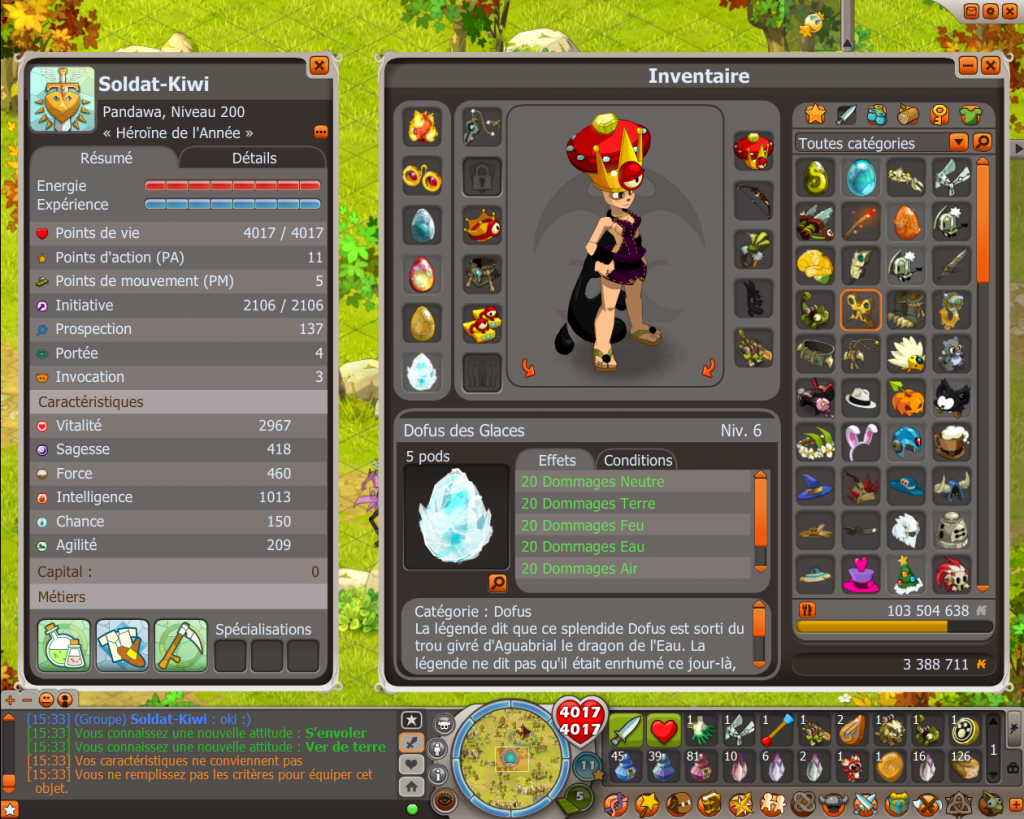Click the equipped Dofus des Glaces slot
1024x819 pixels.
(422, 371)
